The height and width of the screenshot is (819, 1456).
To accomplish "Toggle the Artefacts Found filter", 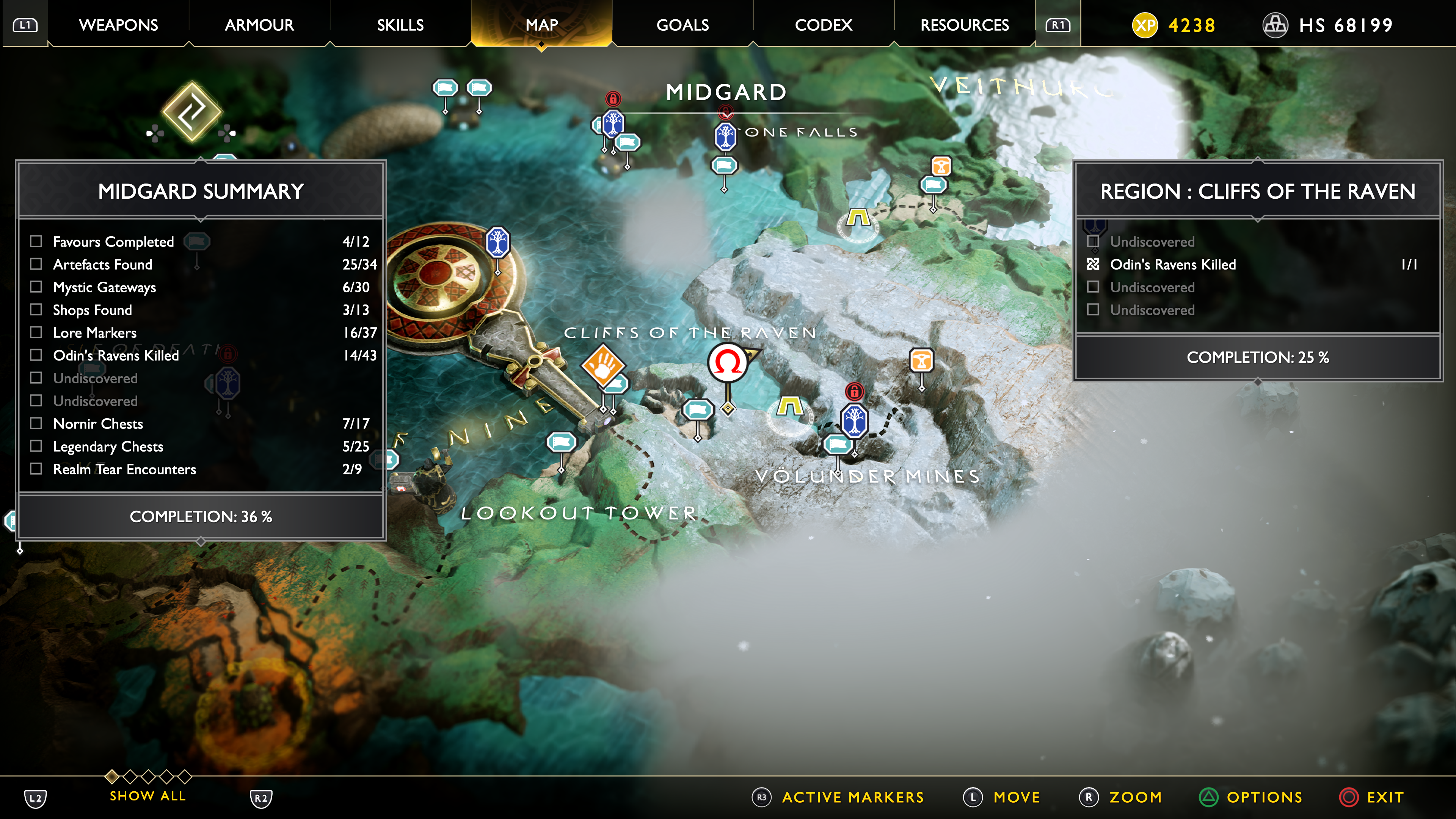I will coord(36,264).
